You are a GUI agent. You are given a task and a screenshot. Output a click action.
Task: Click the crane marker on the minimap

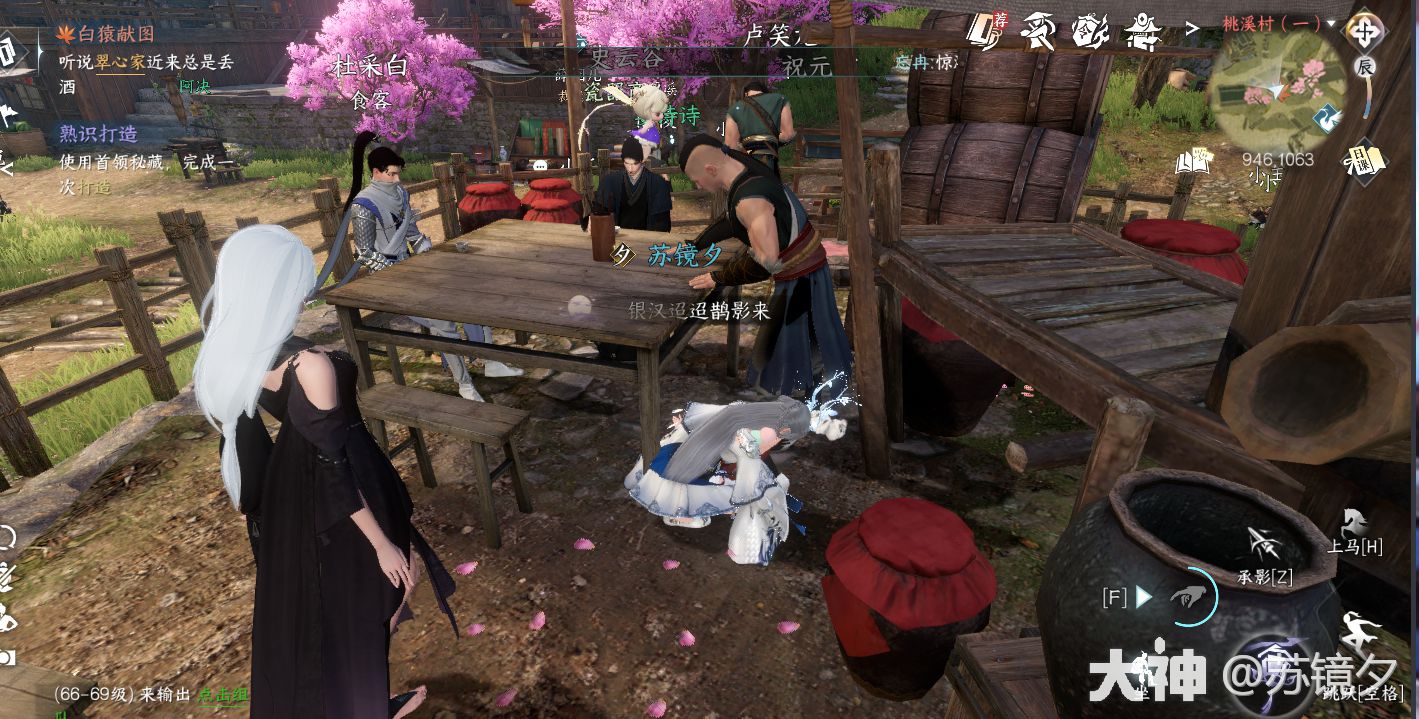(1327, 120)
